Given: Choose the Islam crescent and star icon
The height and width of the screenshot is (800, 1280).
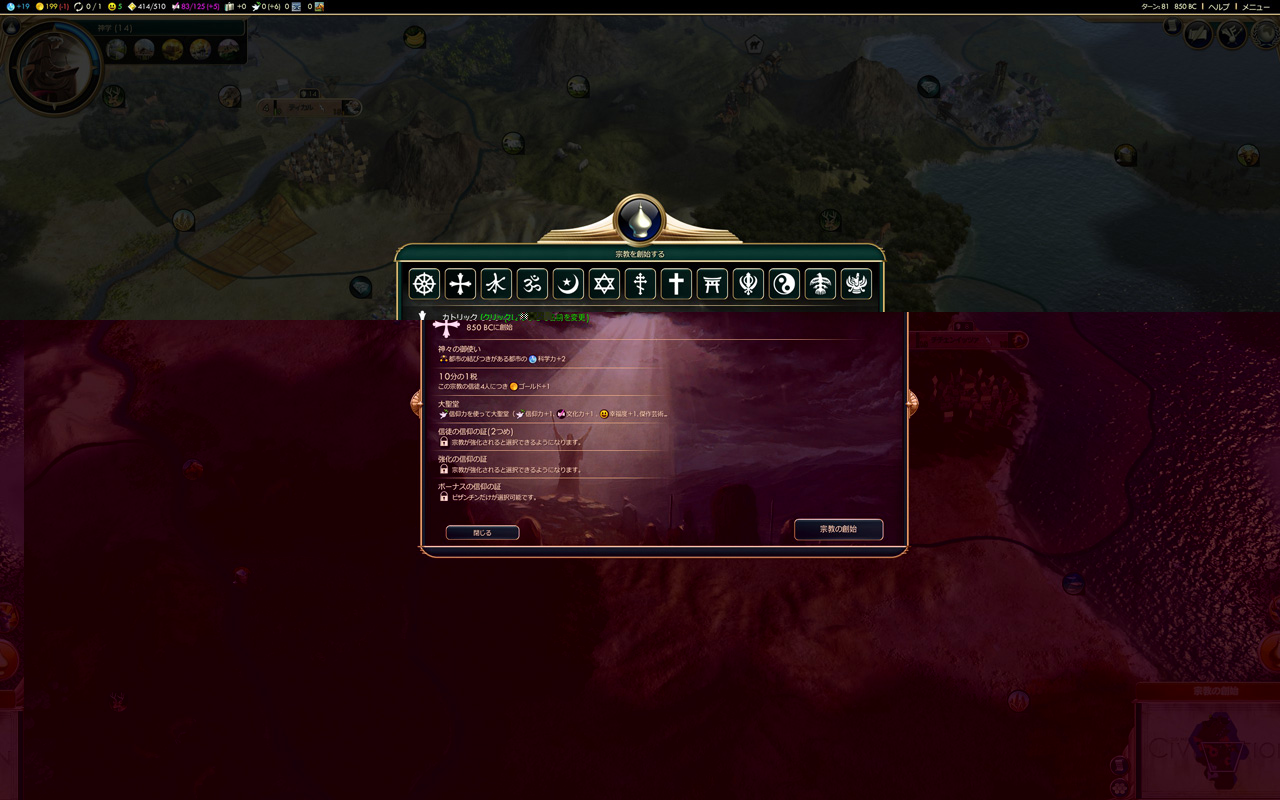Looking at the screenshot, I should click(568, 284).
